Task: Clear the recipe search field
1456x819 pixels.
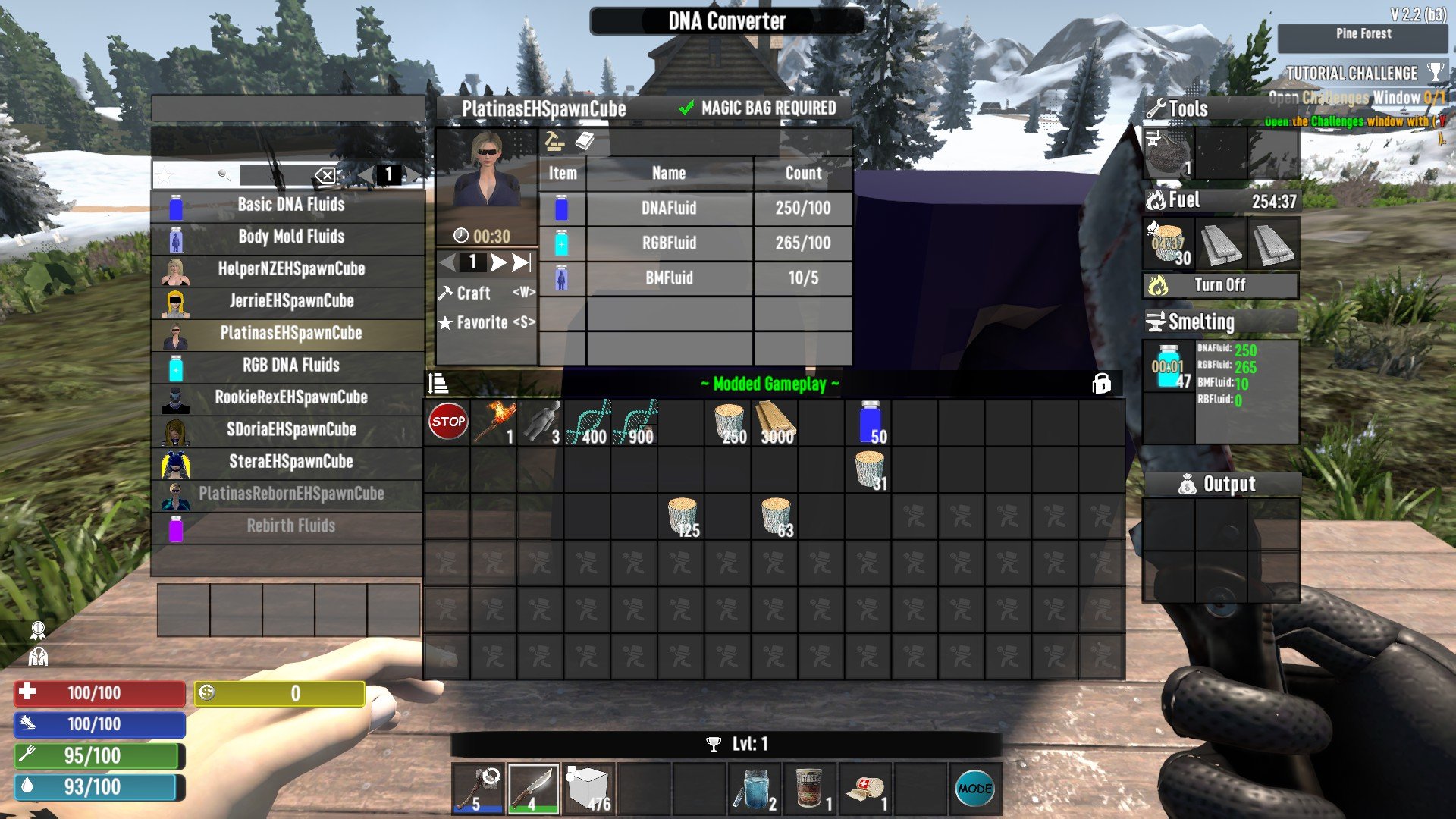Action: point(325,176)
